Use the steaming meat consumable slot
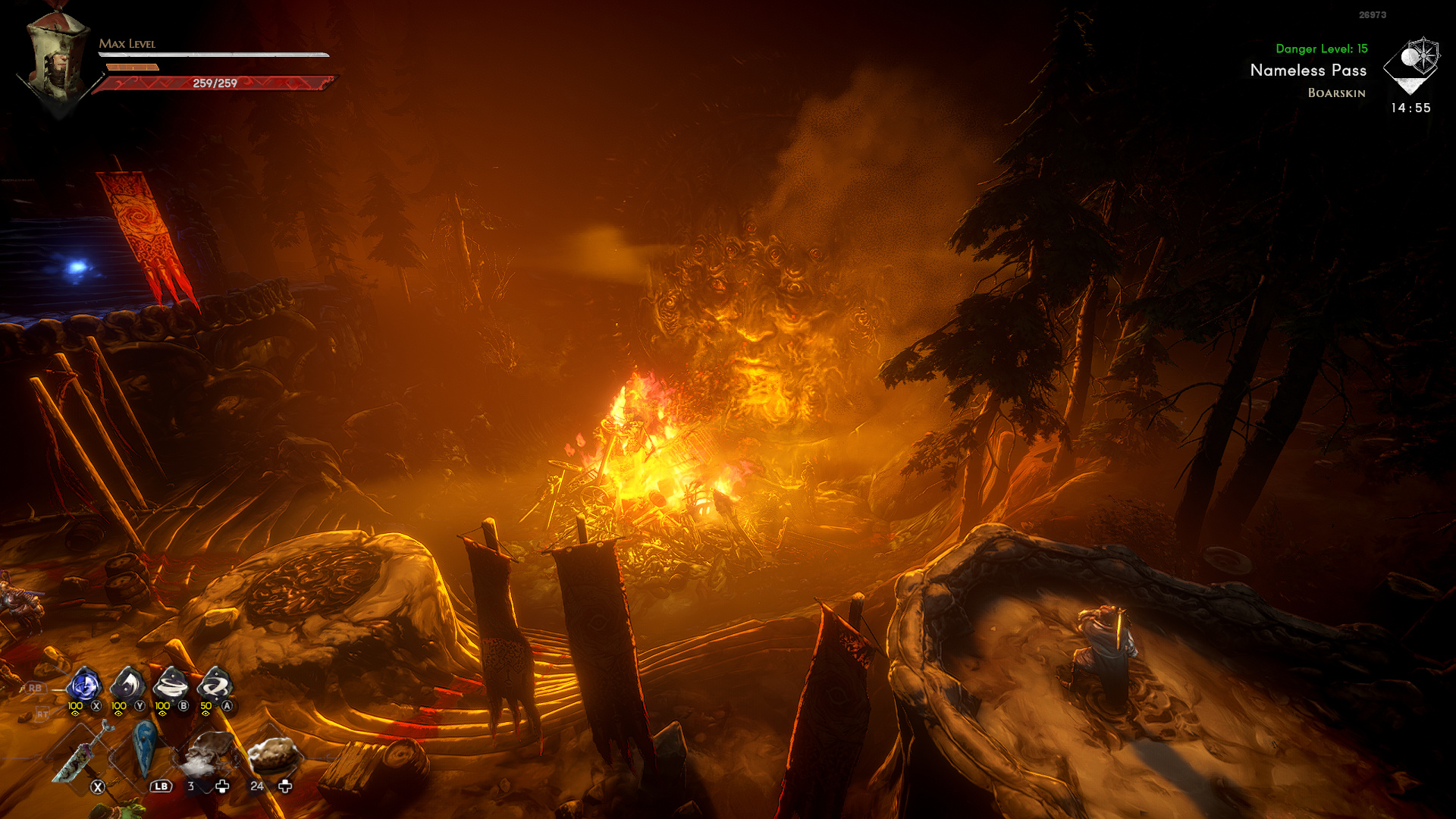This screenshot has width=1456, height=819. [x=207, y=753]
